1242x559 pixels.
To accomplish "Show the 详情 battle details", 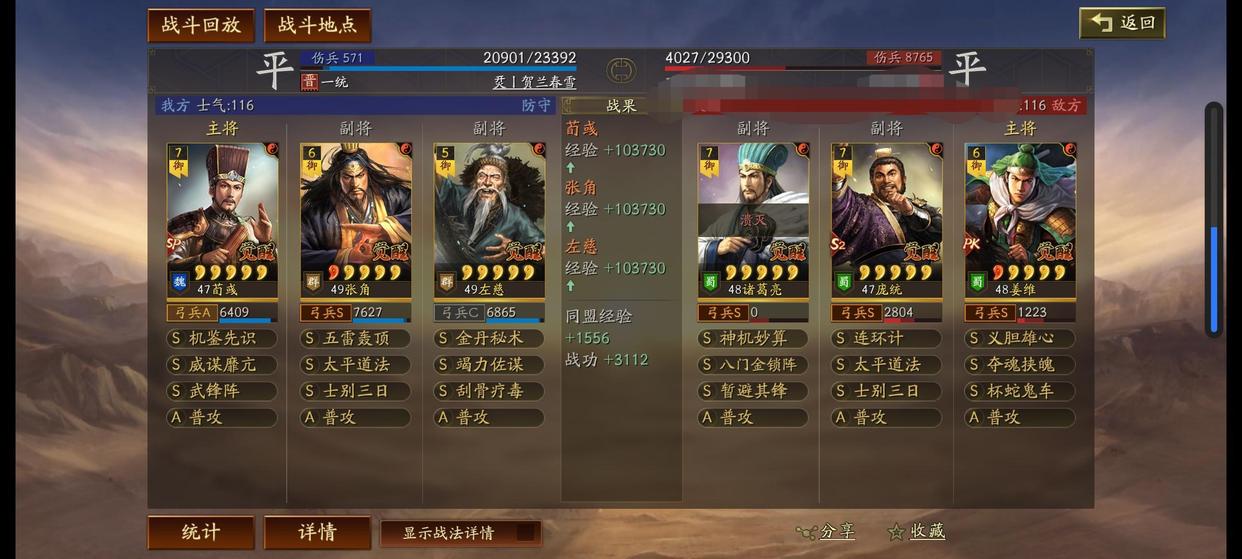I will [x=317, y=532].
